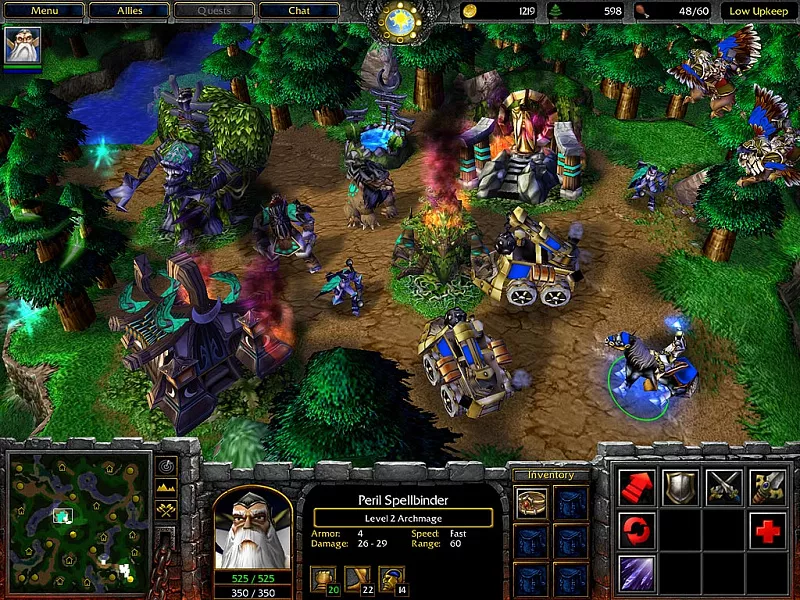The height and width of the screenshot is (600, 800).
Task: Click the shield command icon
Action: pos(680,487)
